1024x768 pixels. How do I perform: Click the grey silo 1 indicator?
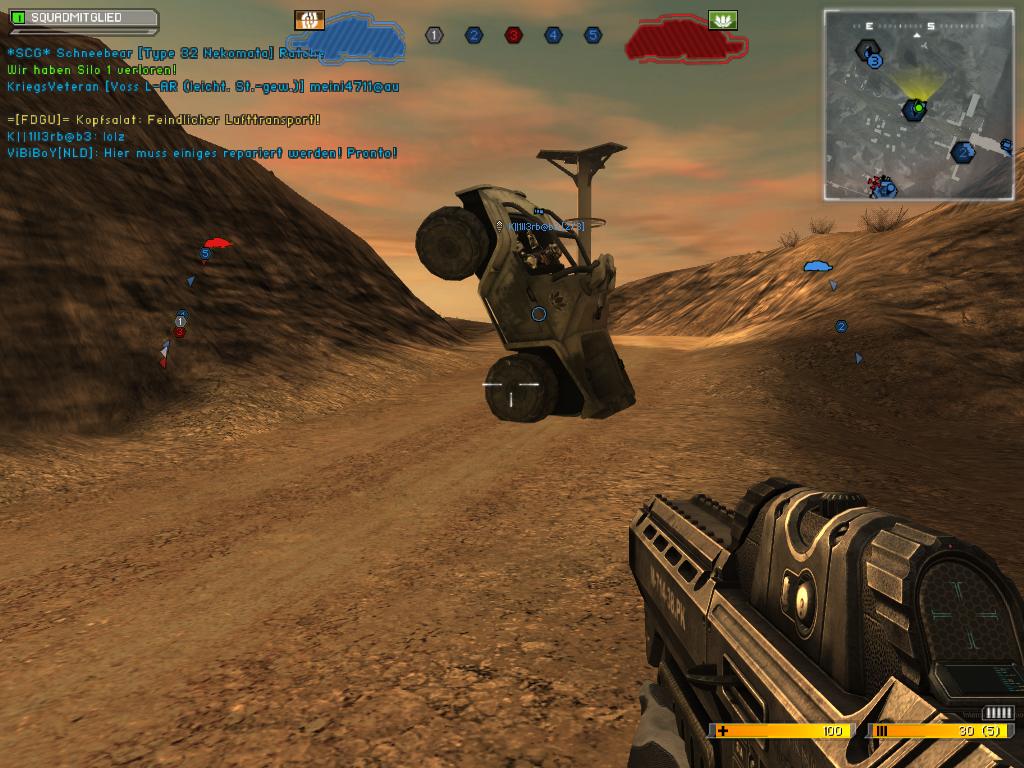point(434,35)
